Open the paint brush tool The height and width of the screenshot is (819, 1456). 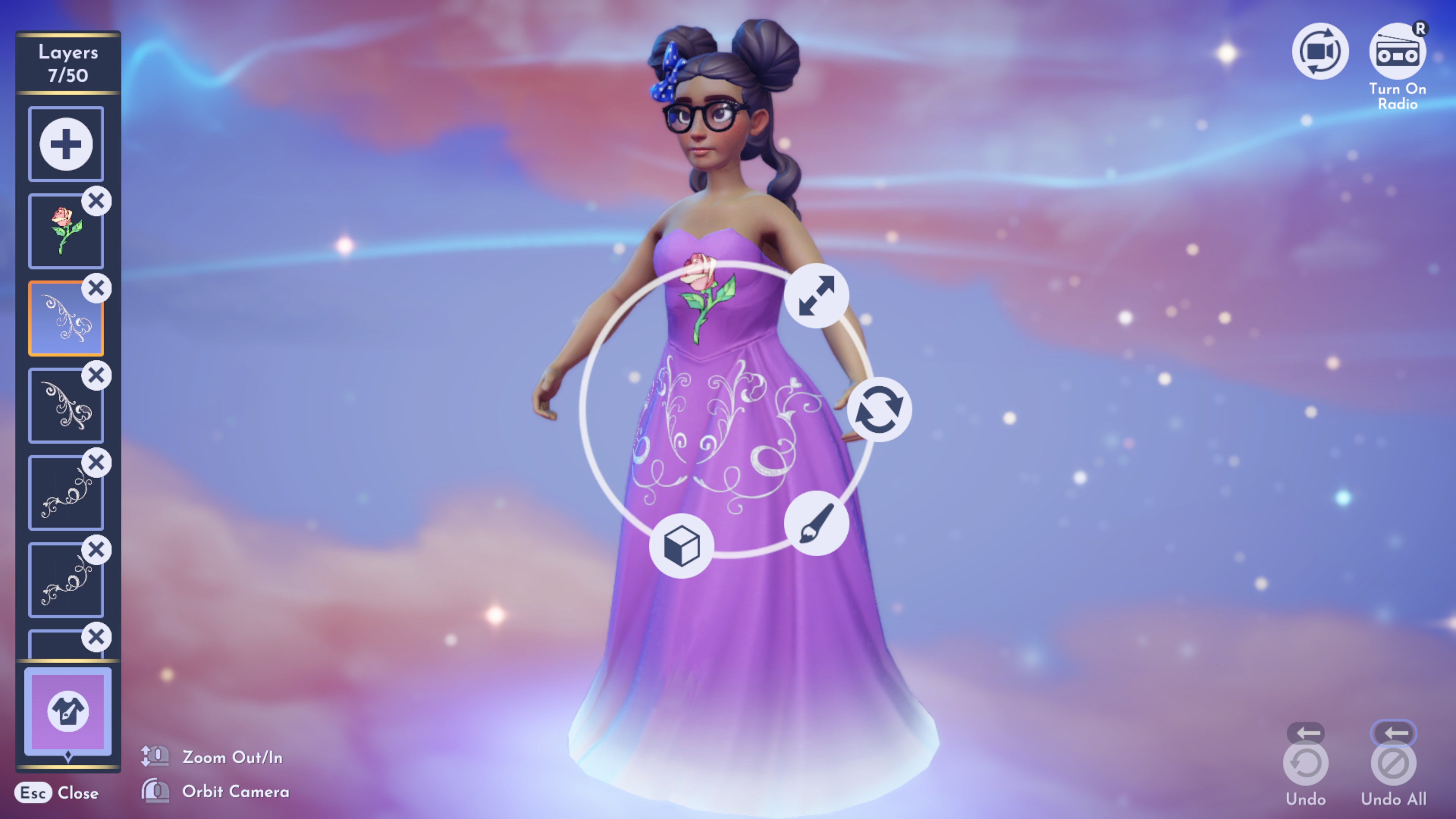coord(818,523)
